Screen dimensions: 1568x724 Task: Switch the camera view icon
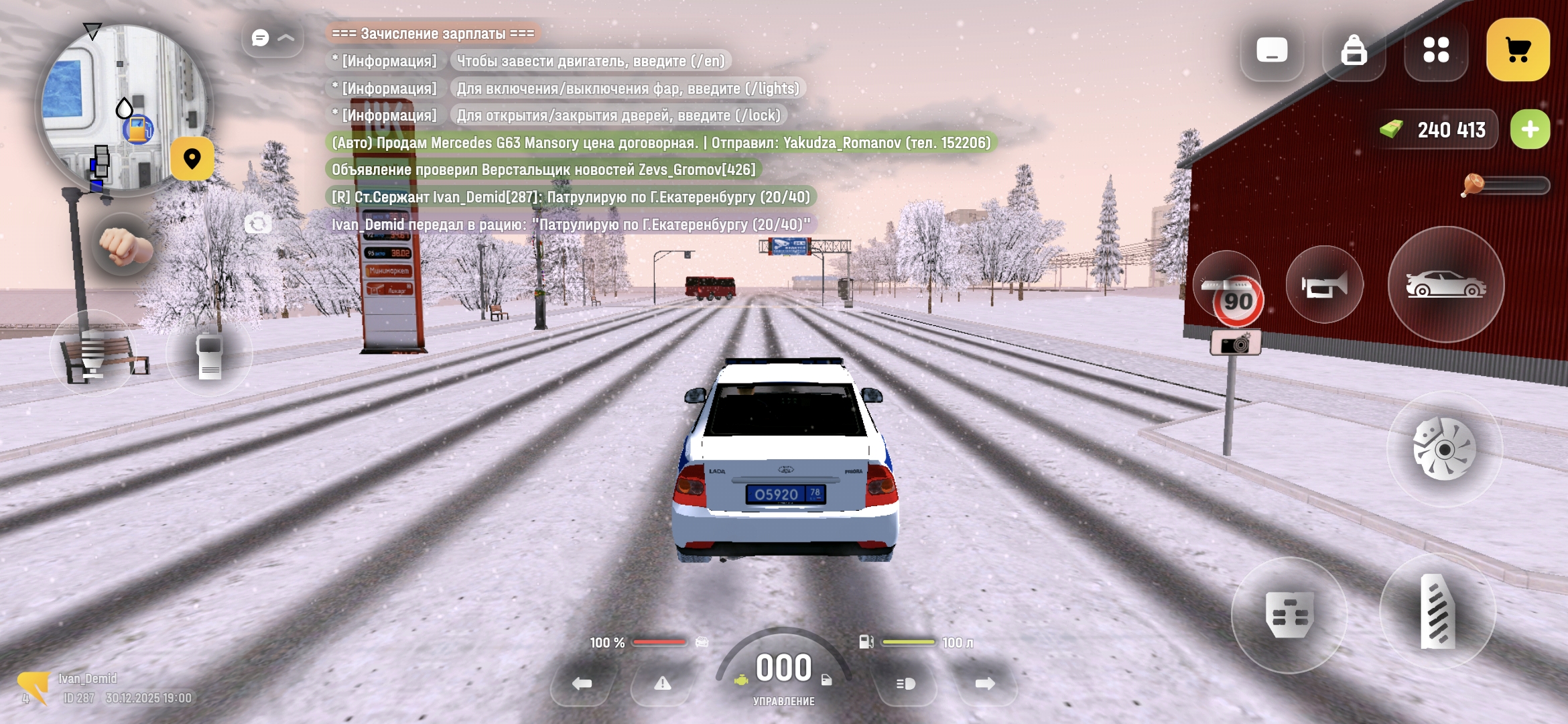[258, 223]
